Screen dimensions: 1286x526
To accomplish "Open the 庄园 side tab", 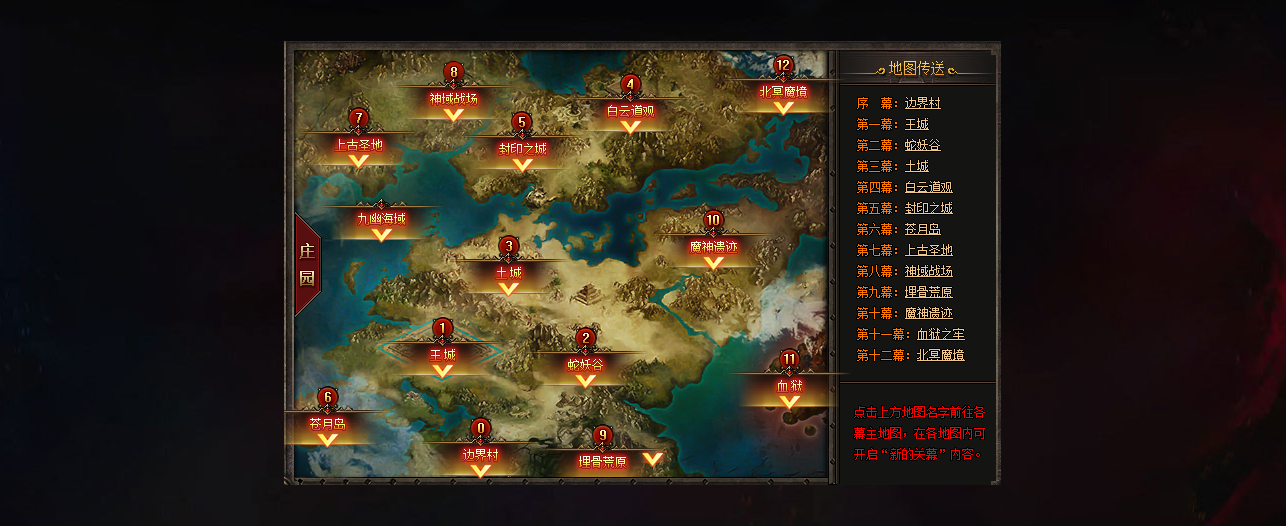I will click(x=307, y=264).
